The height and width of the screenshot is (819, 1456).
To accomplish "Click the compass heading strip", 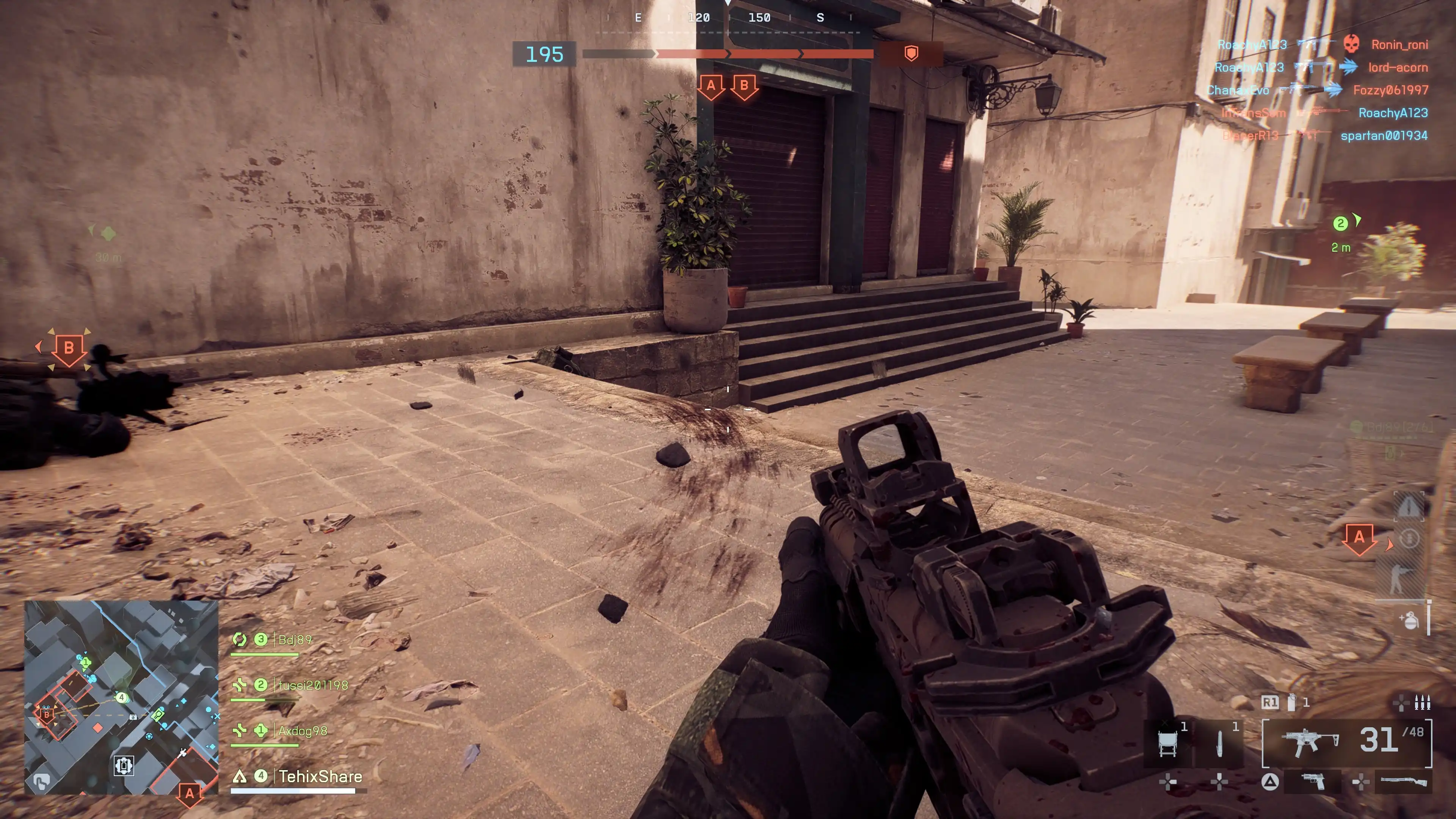I will click(x=729, y=18).
